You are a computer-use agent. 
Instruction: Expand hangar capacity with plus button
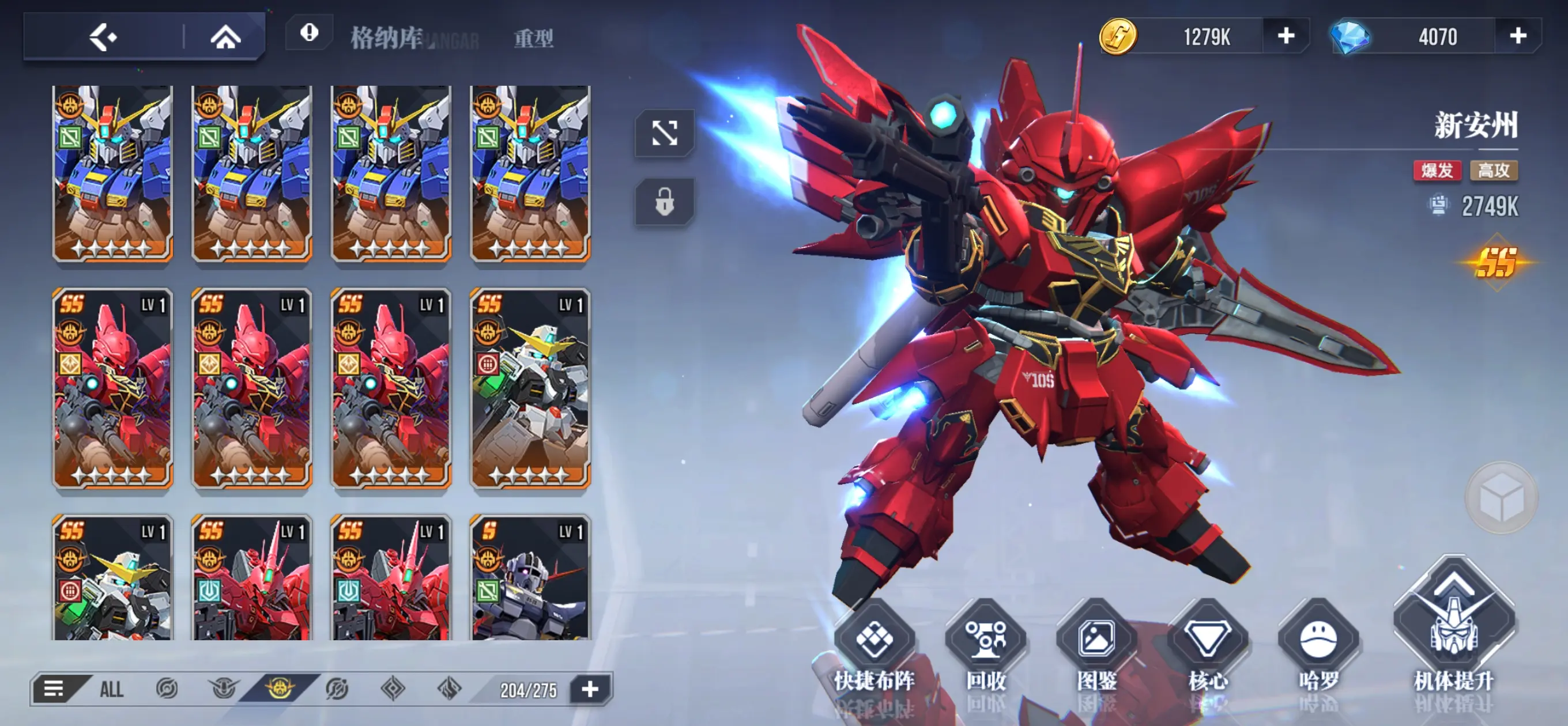pos(590,690)
